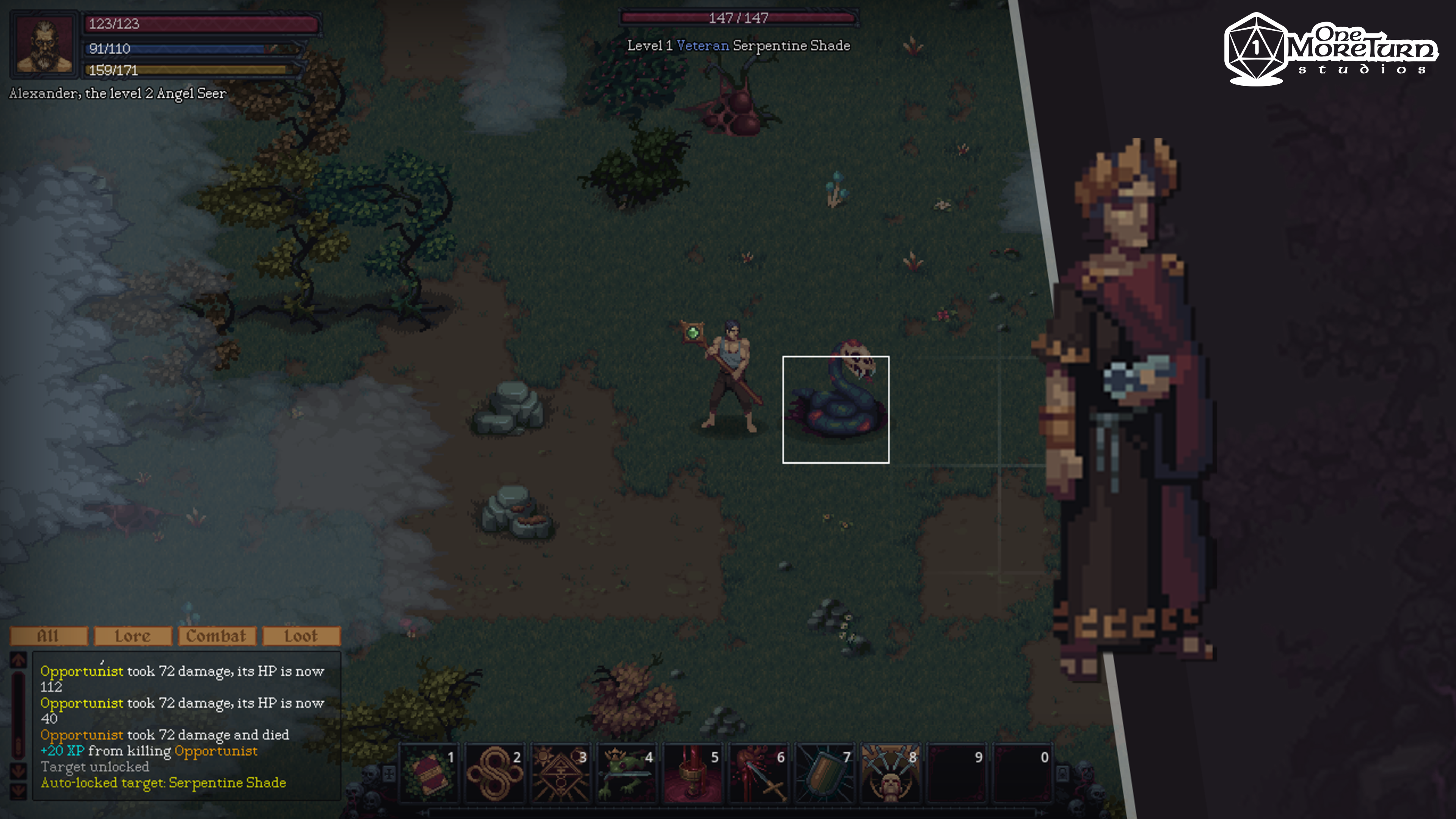The width and height of the screenshot is (1456, 819).
Task: Open Alexander's character portrait
Action: [45, 45]
